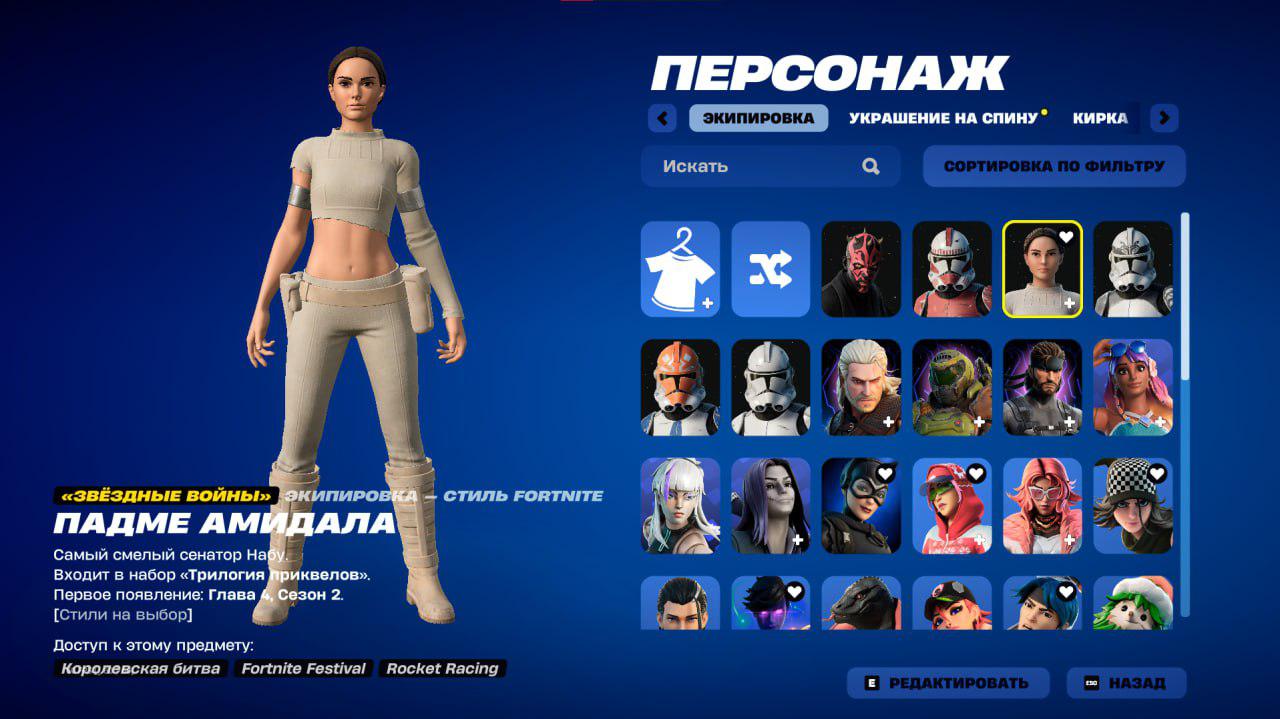The height and width of the screenshot is (719, 1280).
Task: Switch to the Кирка tab
Action: pyautogui.click(x=1100, y=118)
